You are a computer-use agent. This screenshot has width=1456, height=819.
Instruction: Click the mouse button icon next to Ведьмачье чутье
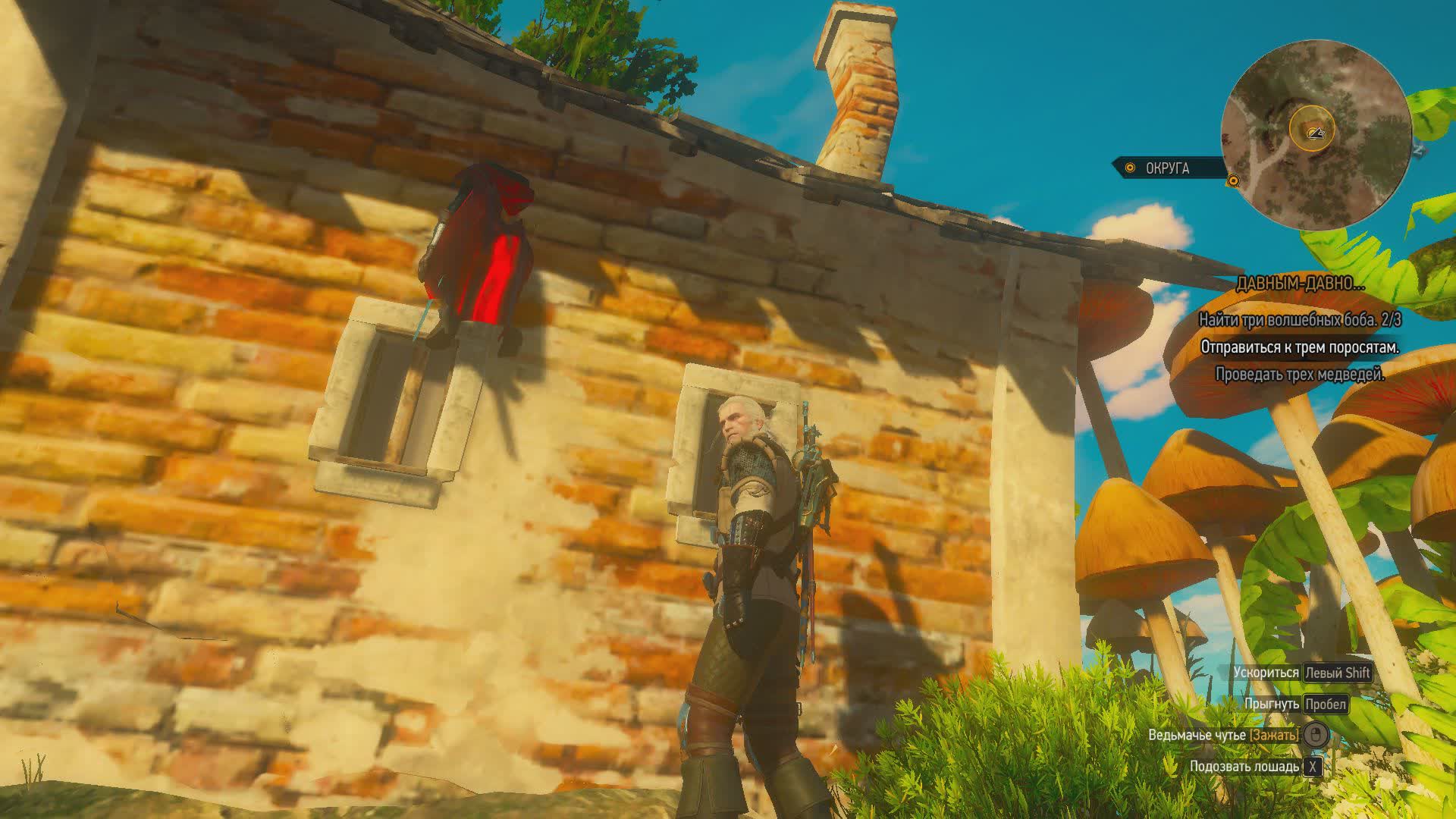[1316, 735]
